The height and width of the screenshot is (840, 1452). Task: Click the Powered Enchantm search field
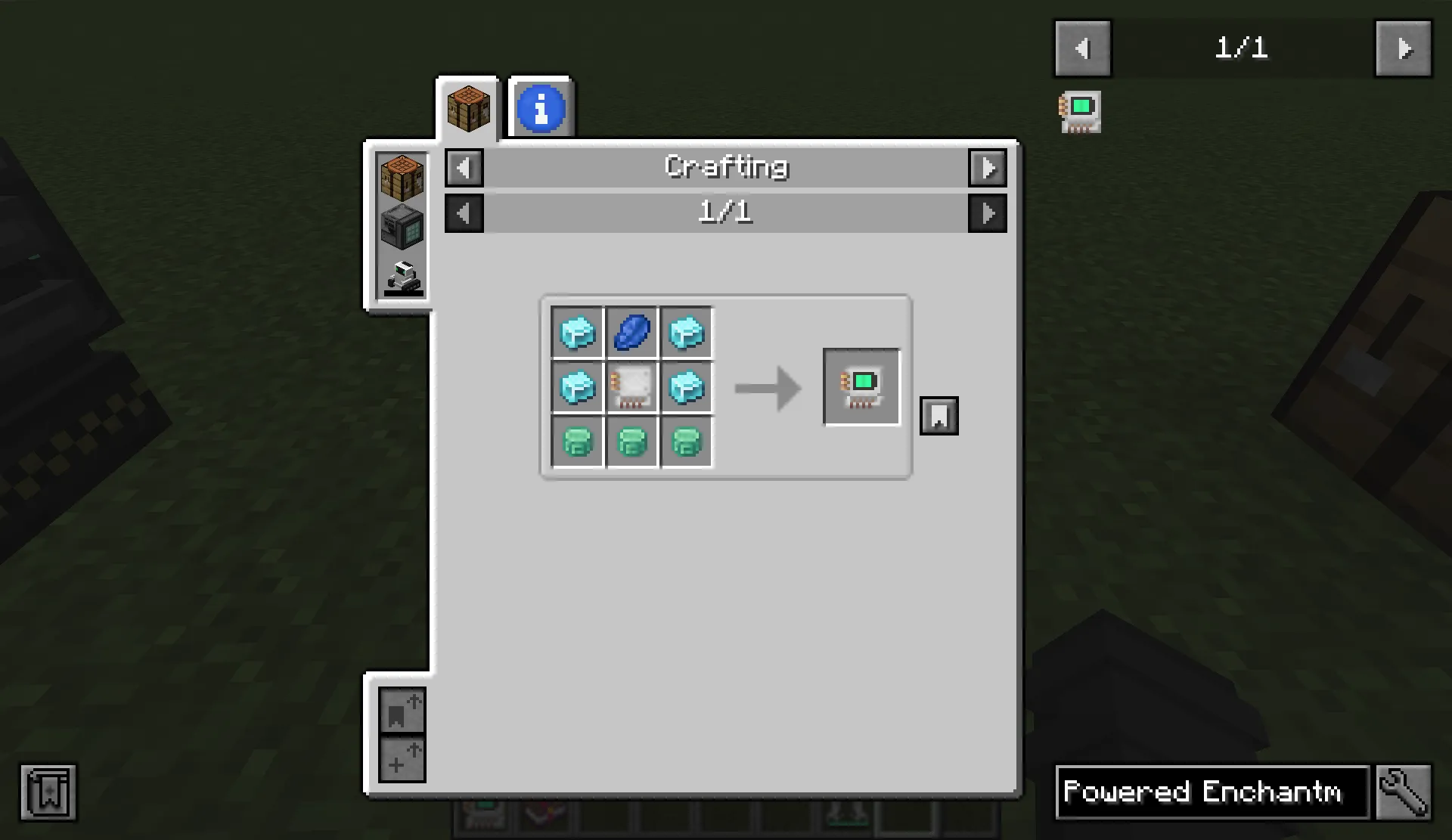pos(1210,793)
